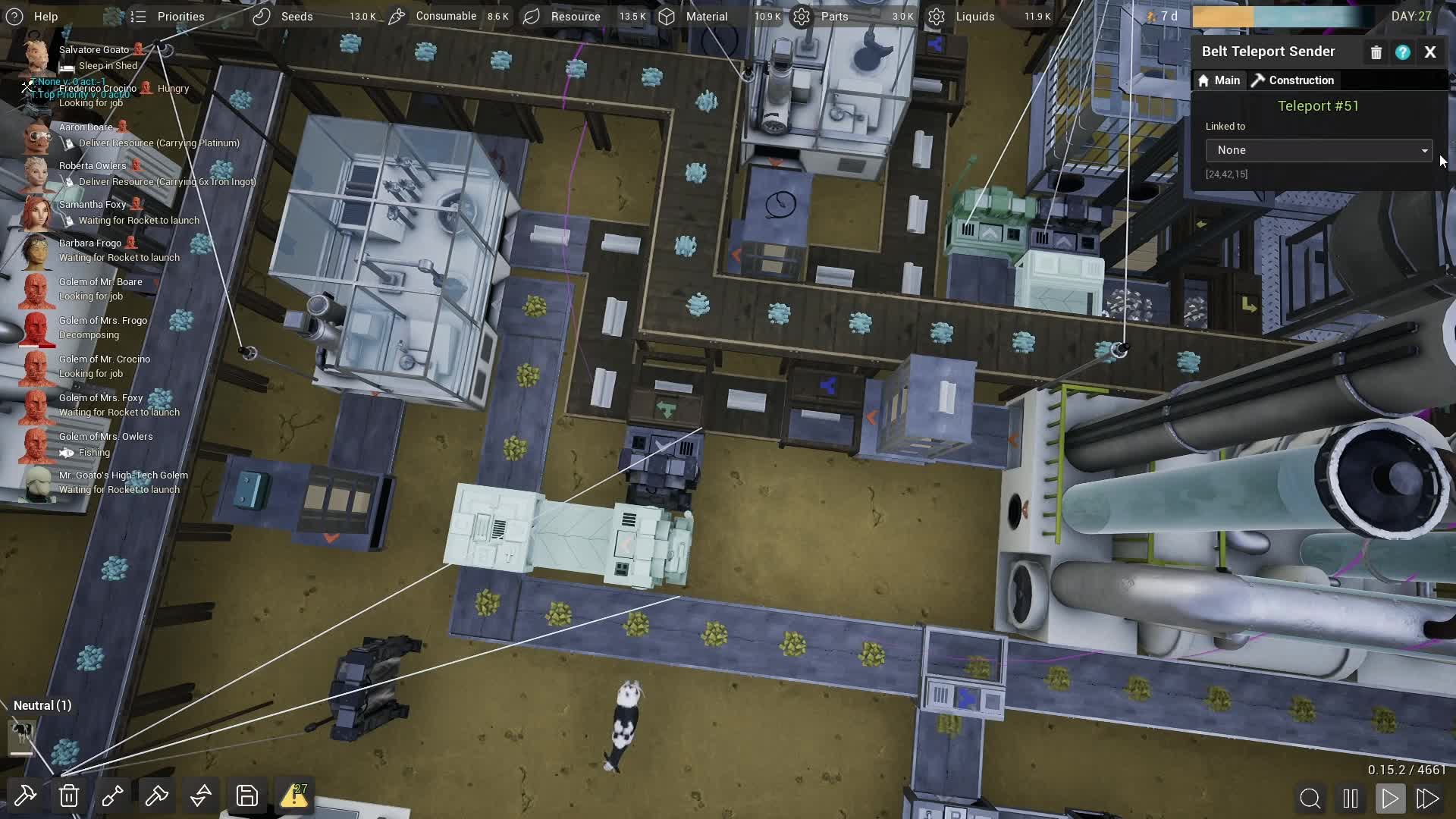The width and height of the screenshot is (1456, 819).
Task: Open the elevation adjustment tool
Action: tap(200, 795)
